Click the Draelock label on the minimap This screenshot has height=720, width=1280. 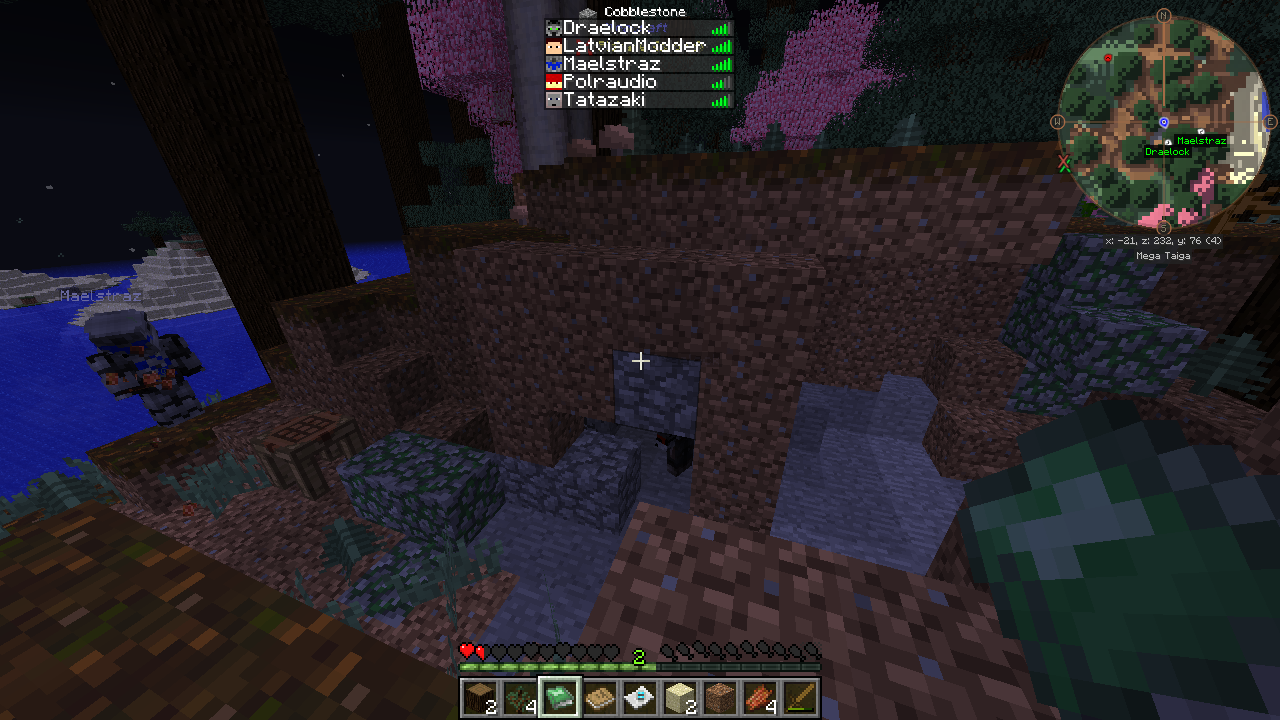tap(1167, 152)
